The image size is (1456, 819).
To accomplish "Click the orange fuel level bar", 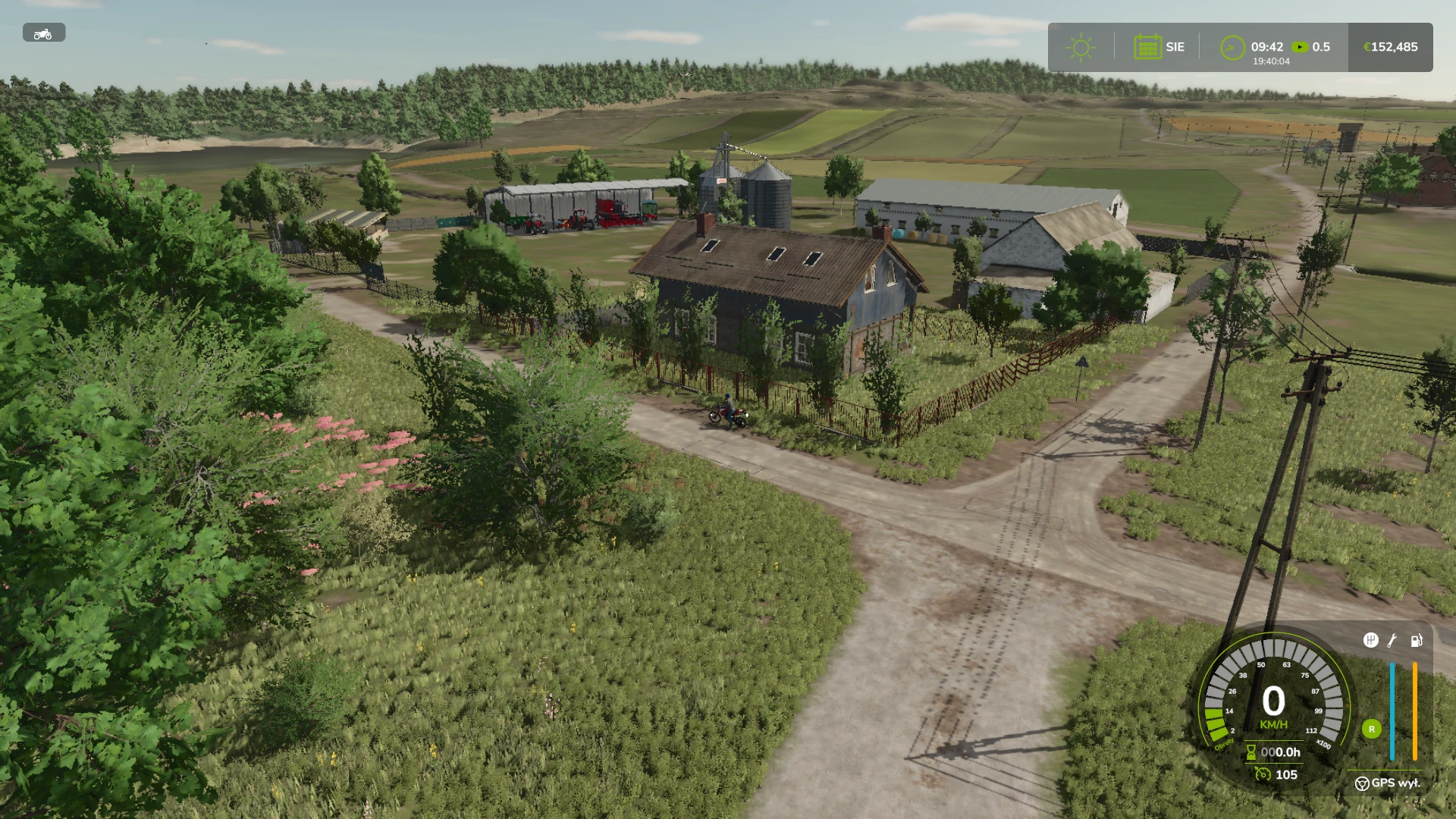I will (1415, 711).
